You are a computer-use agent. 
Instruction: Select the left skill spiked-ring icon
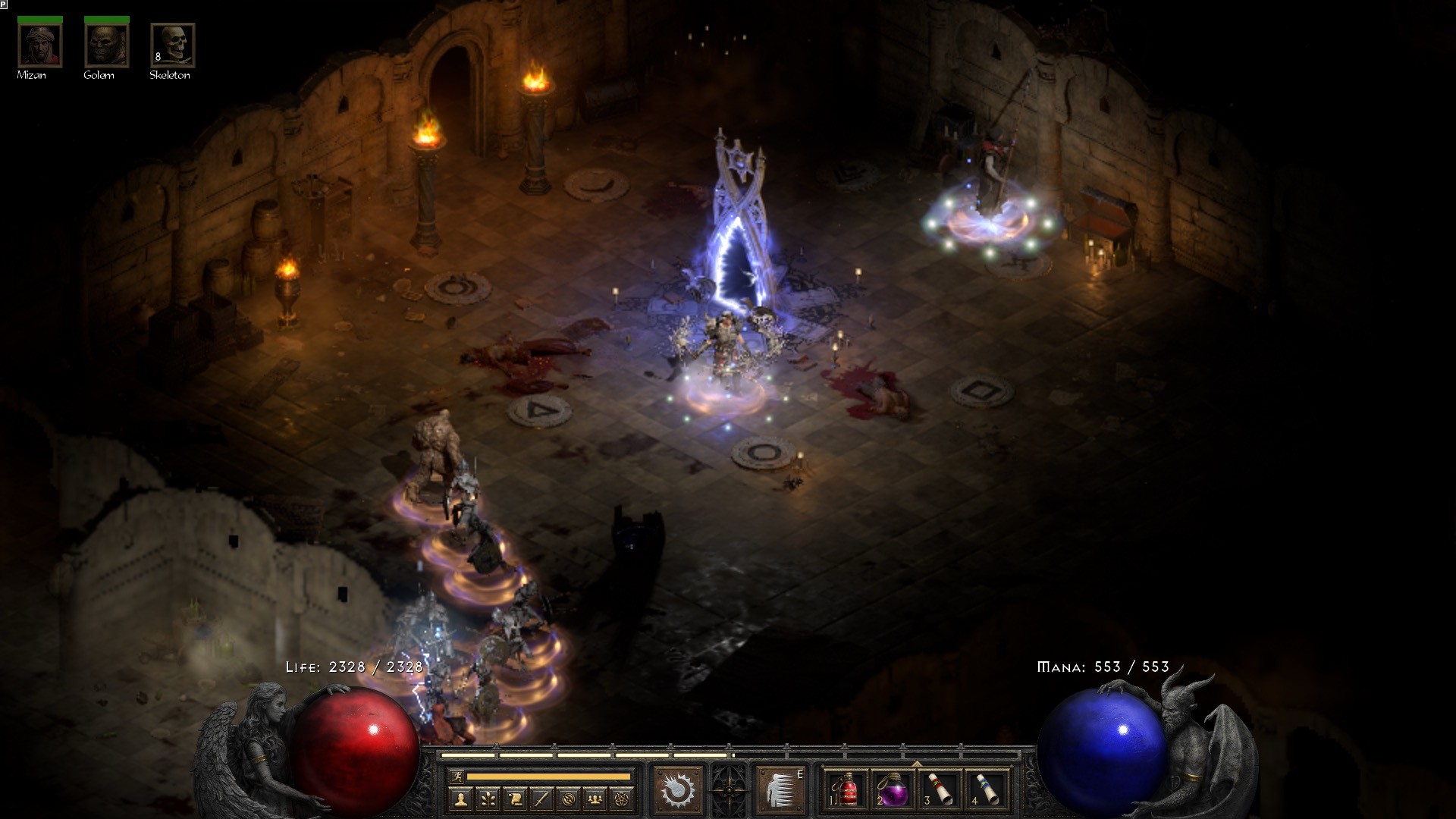coord(676,790)
